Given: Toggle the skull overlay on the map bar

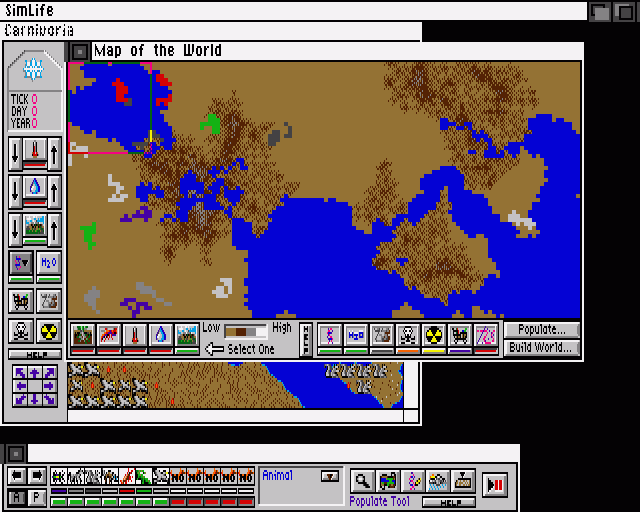Looking at the screenshot, I should pos(408,336).
